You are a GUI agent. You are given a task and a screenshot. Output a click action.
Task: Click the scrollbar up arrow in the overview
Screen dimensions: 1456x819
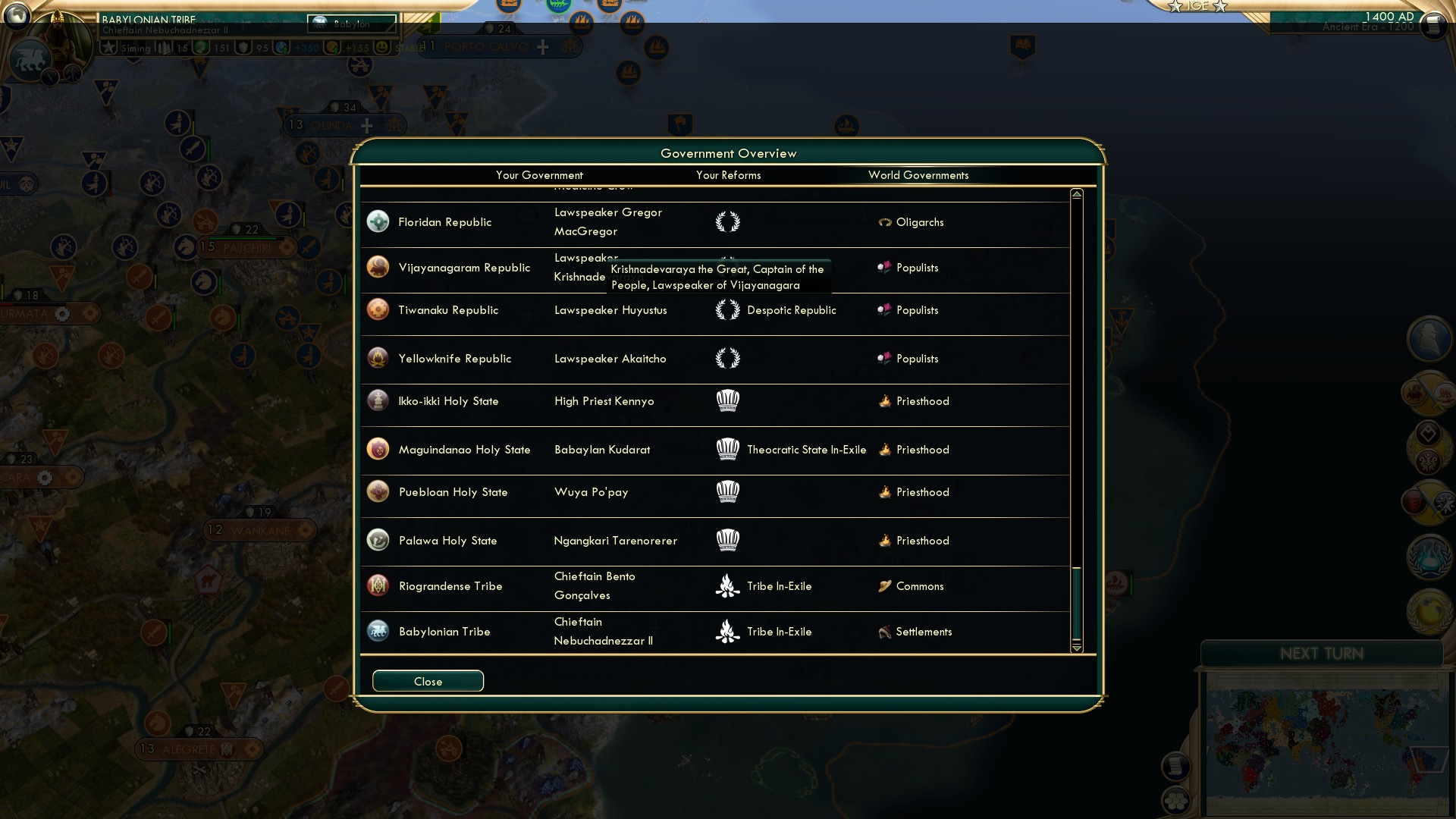(x=1075, y=193)
